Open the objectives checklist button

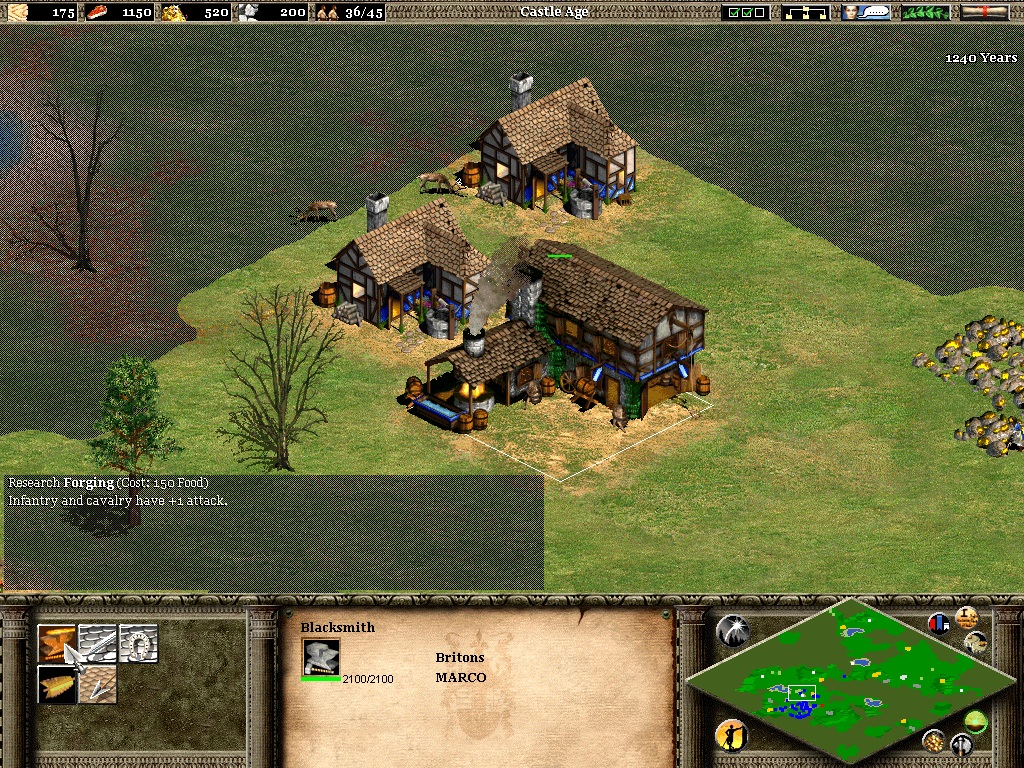tap(747, 12)
